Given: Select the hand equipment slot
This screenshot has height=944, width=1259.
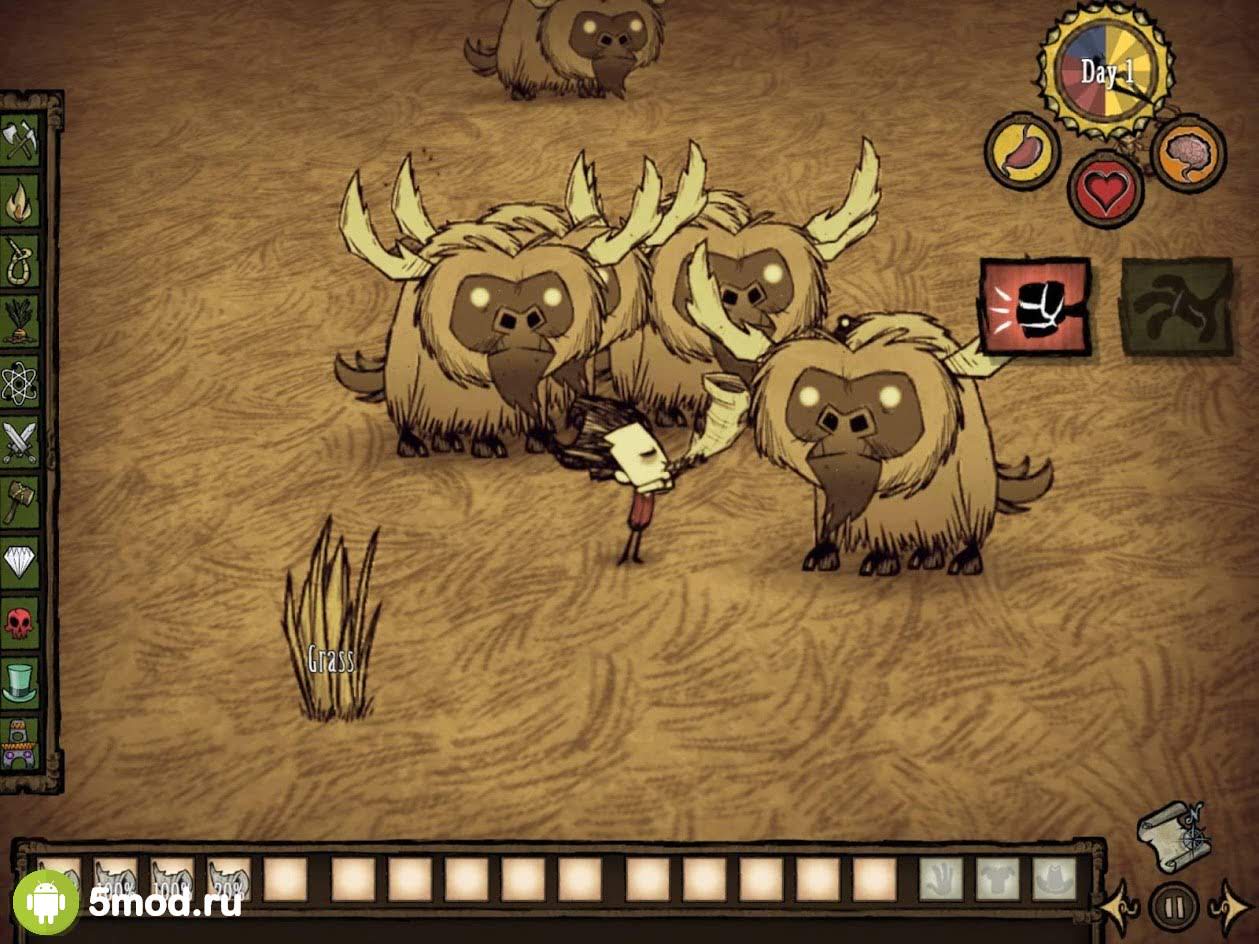Looking at the screenshot, I should pos(940,879).
